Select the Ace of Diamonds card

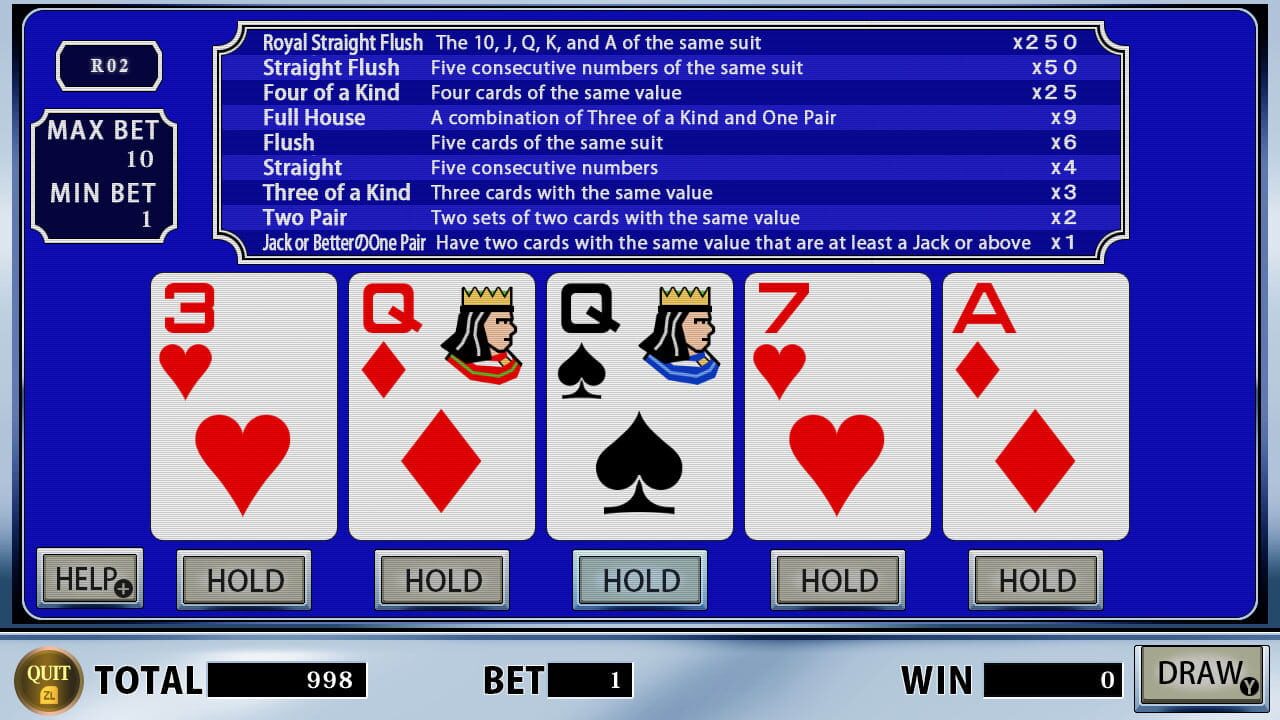click(x=1036, y=405)
